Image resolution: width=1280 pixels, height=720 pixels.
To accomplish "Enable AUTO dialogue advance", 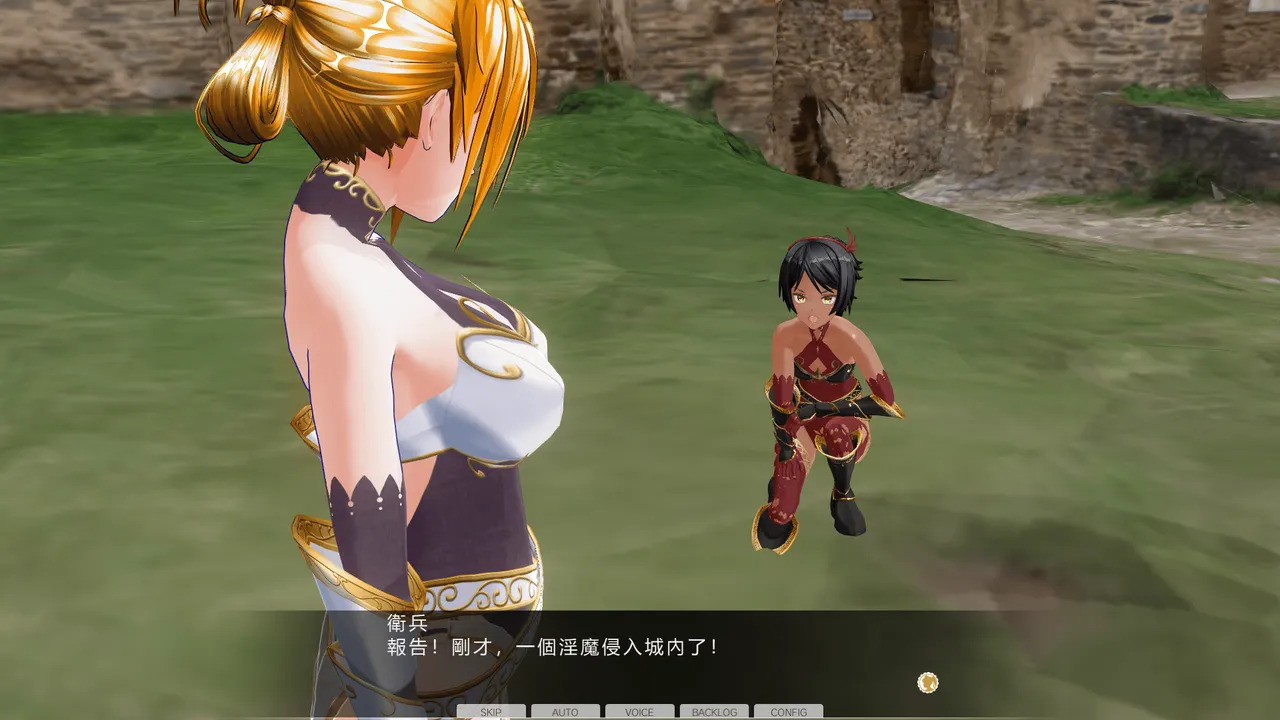I will [565, 712].
